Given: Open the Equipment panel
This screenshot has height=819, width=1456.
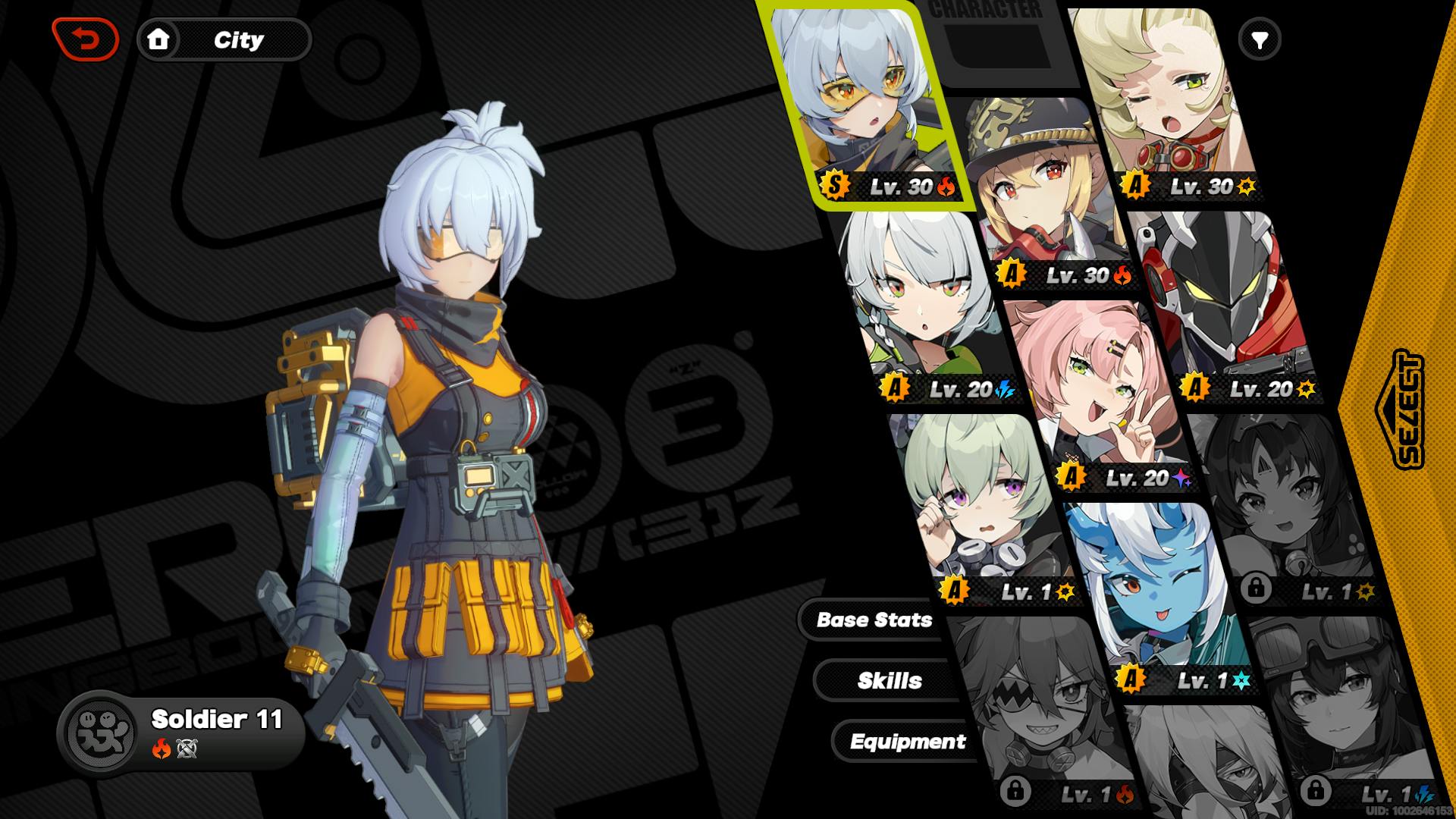Looking at the screenshot, I should pos(908,742).
